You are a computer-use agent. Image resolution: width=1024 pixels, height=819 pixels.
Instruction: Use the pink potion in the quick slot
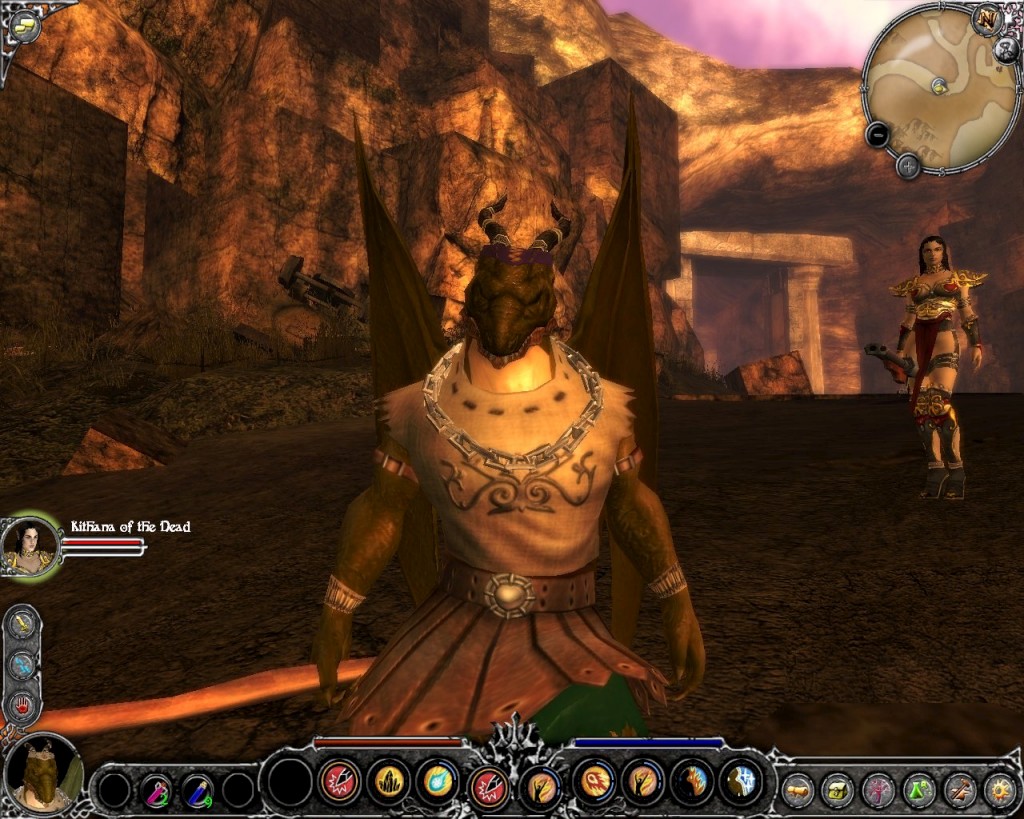156,790
